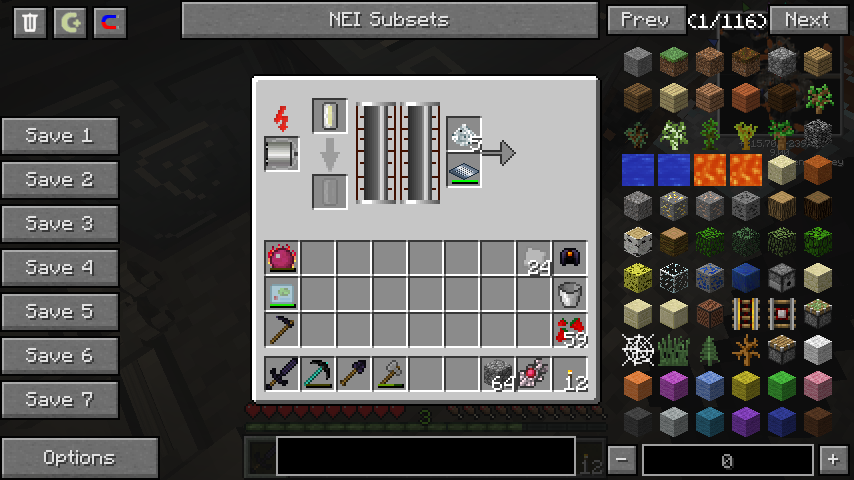The height and width of the screenshot is (480, 854).
Task: Go to the previous item page
Action: coord(645,20)
